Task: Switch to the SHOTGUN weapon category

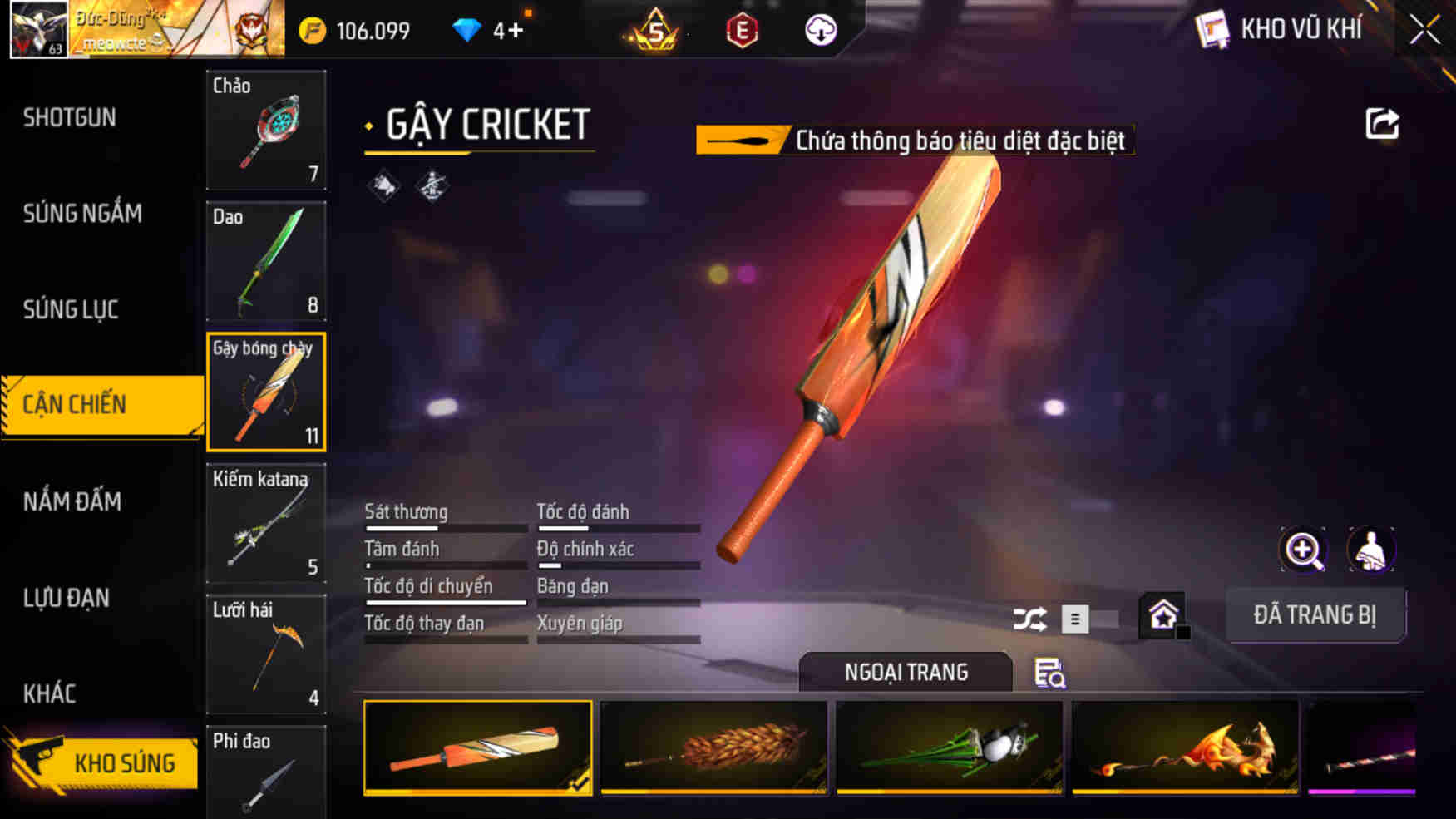Action: point(67,117)
